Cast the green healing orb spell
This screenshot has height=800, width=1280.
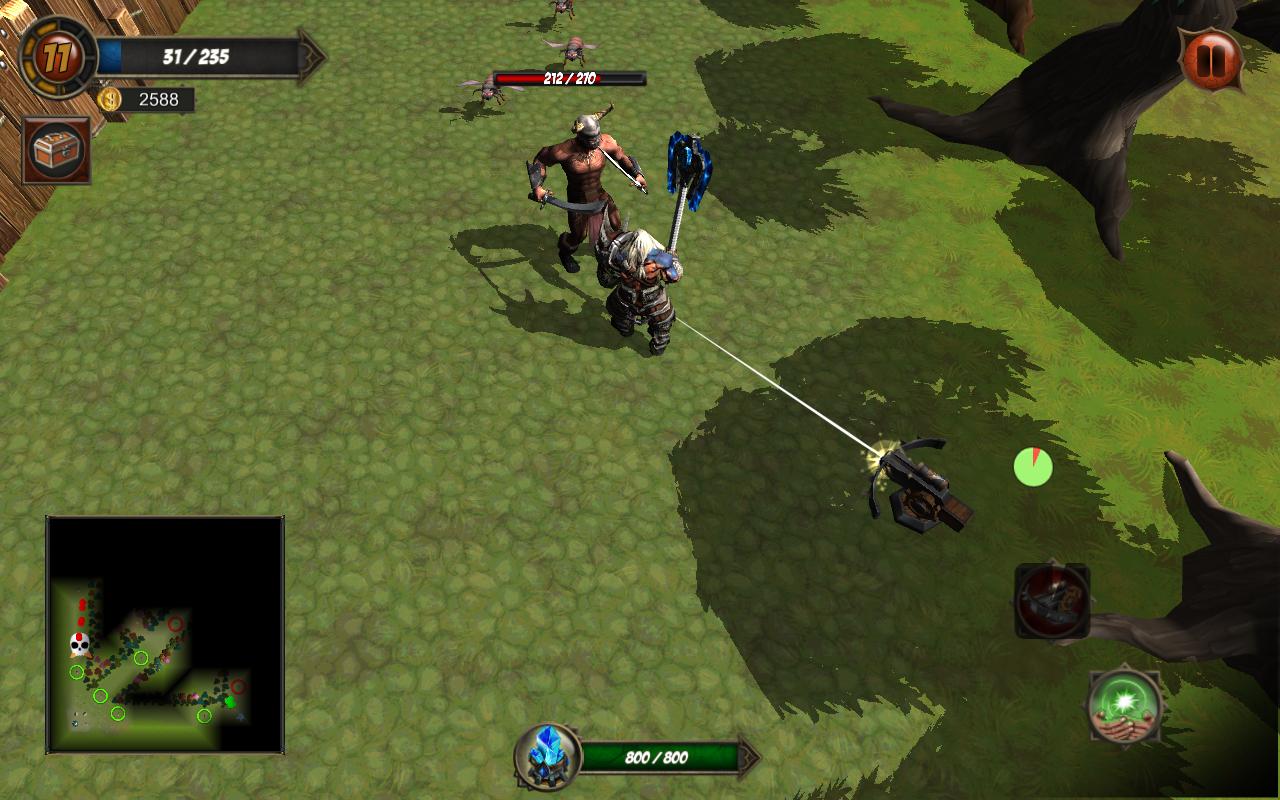tap(1126, 707)
